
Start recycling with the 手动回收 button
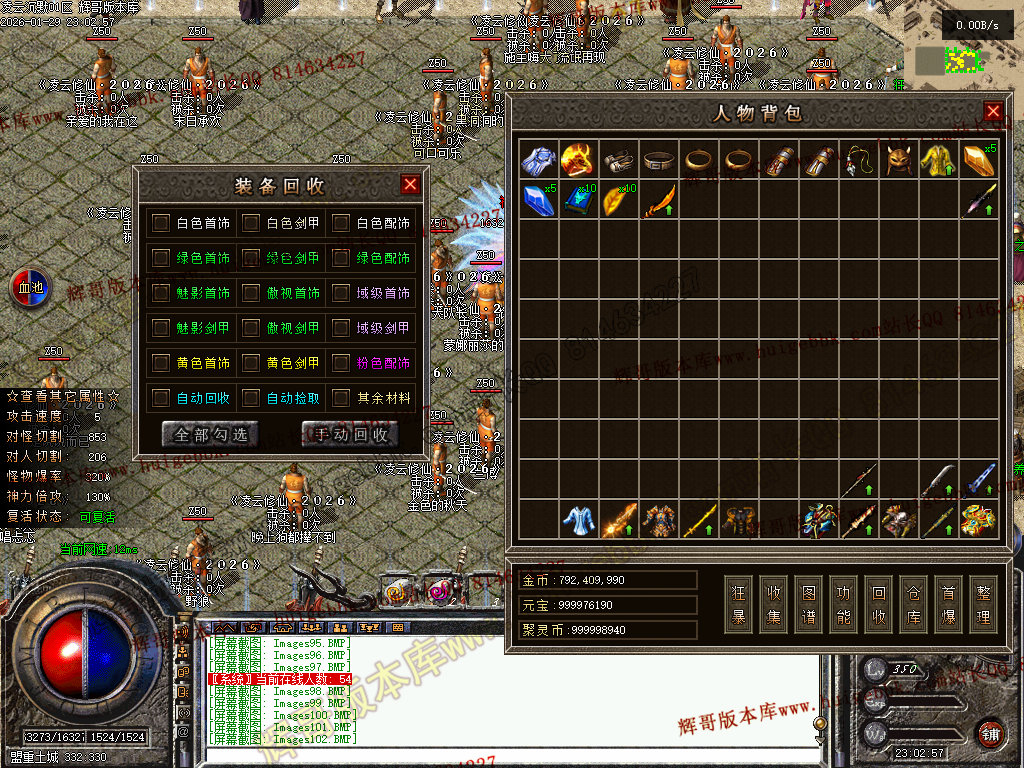(349, 434)
